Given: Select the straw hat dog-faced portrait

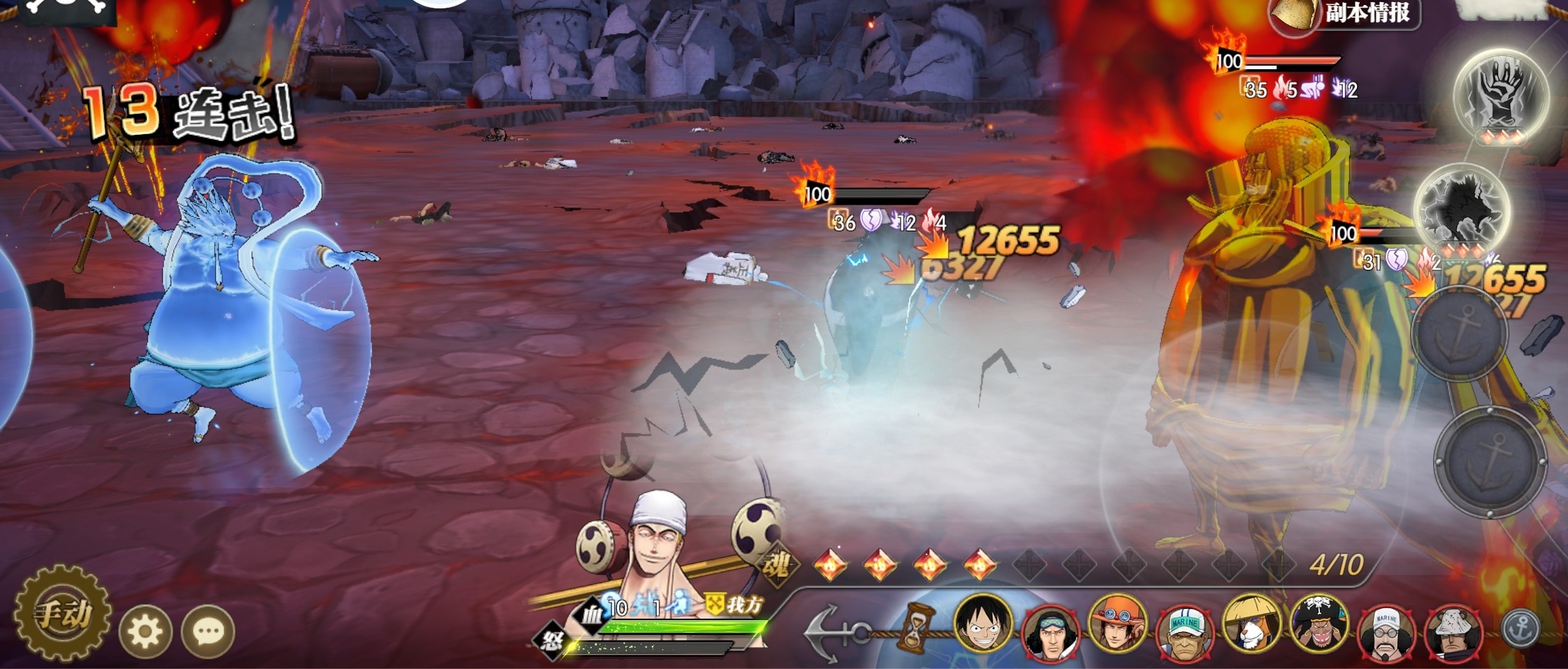Looking at the screenshot, I should click(x=1251, y=624).
